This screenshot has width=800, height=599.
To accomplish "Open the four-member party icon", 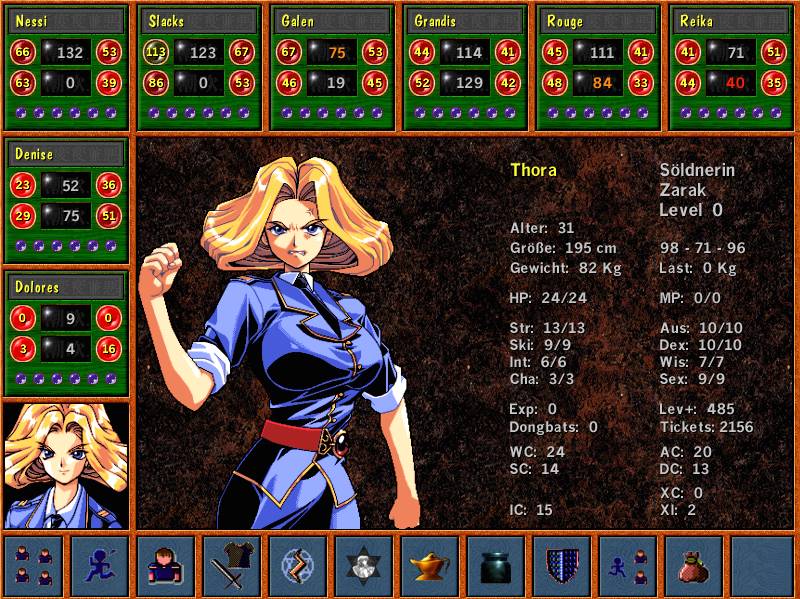I will pyautogui.click(x=33, y=566).
